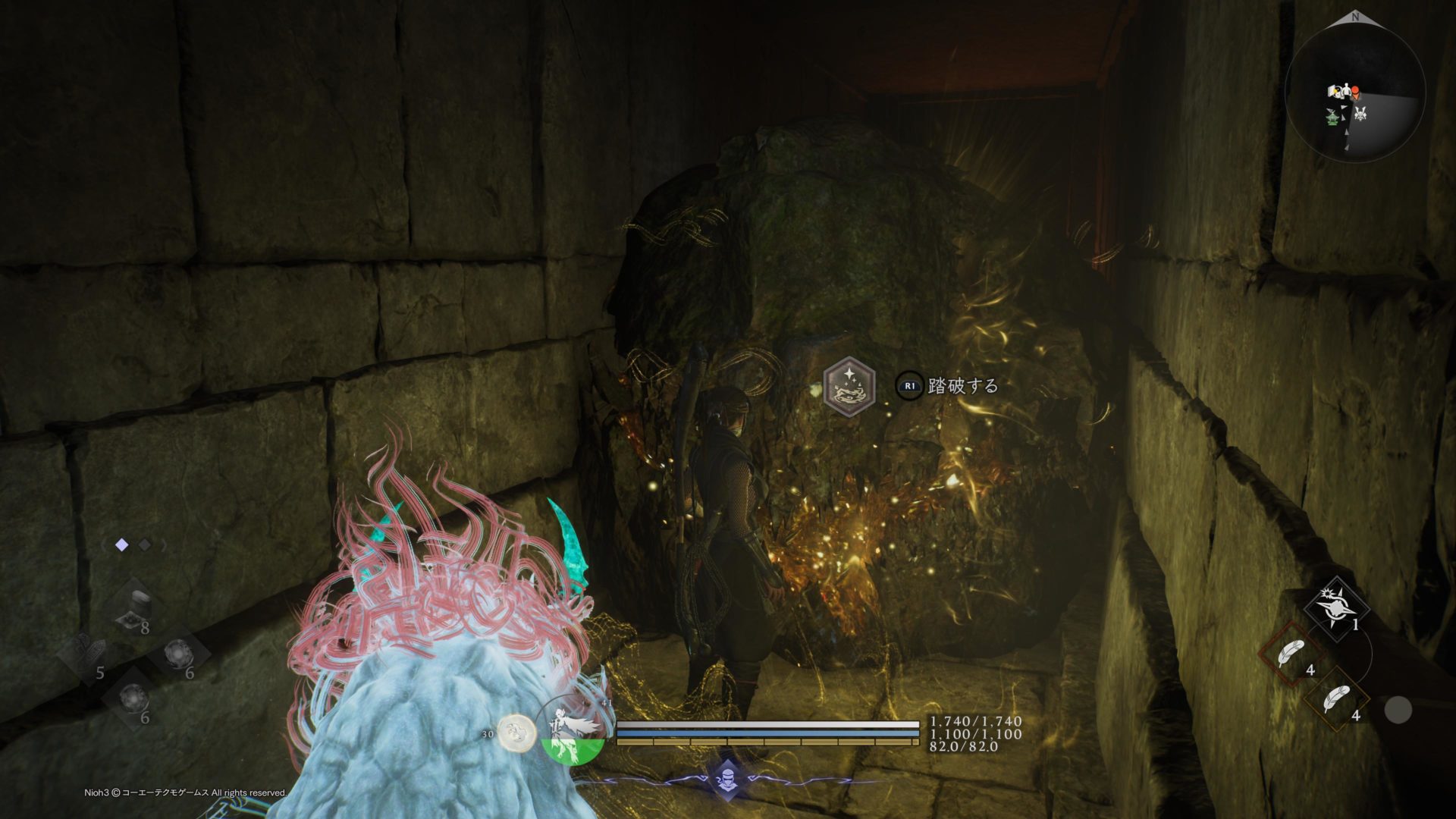The height and width of the screenshot is (819, 1456).
Task: Click the samurai helmet marker on minimap
Action: [1360, 114]
